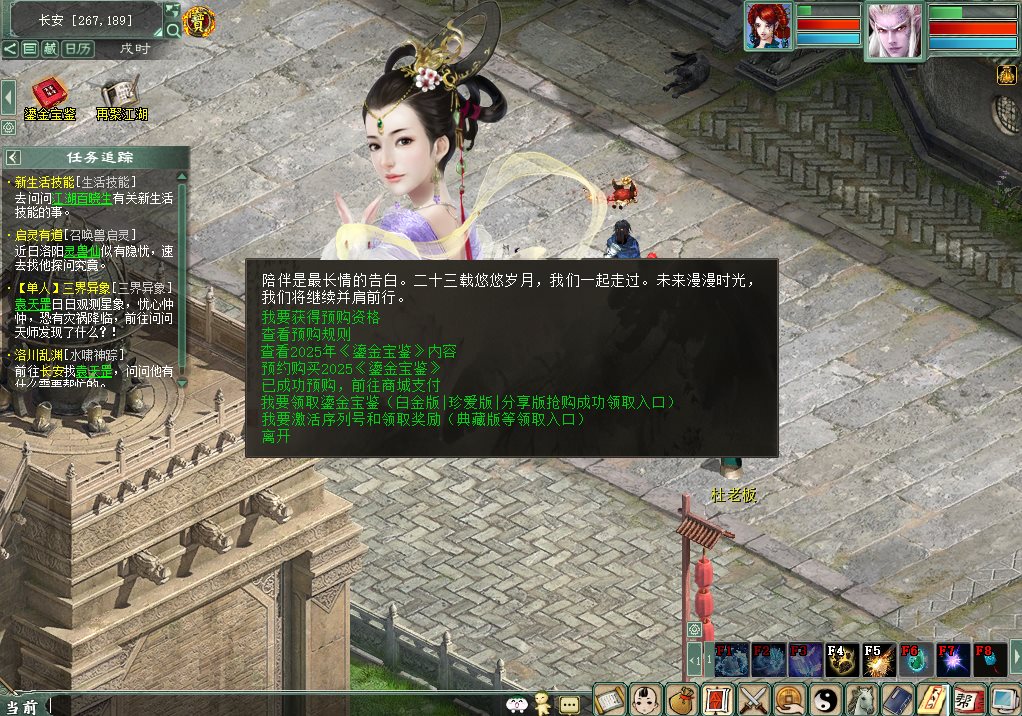Activate the F5 spark burst skill
1022x716 pixels.
point(879,660)
